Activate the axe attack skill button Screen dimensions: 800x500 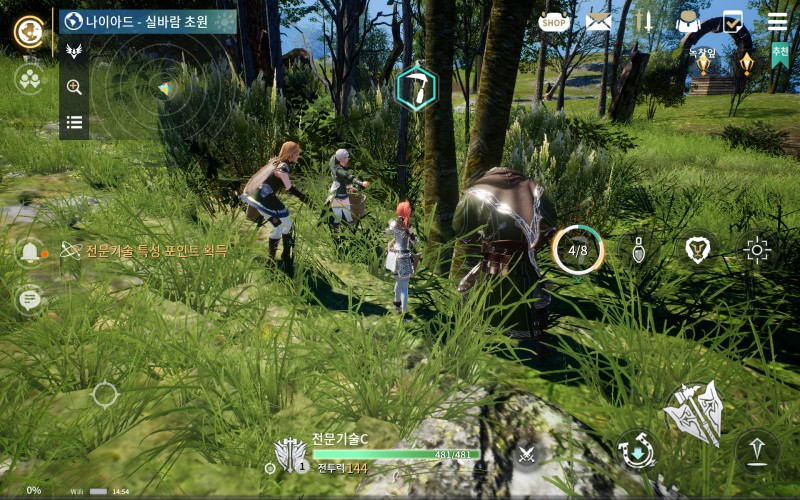(695, 412)
